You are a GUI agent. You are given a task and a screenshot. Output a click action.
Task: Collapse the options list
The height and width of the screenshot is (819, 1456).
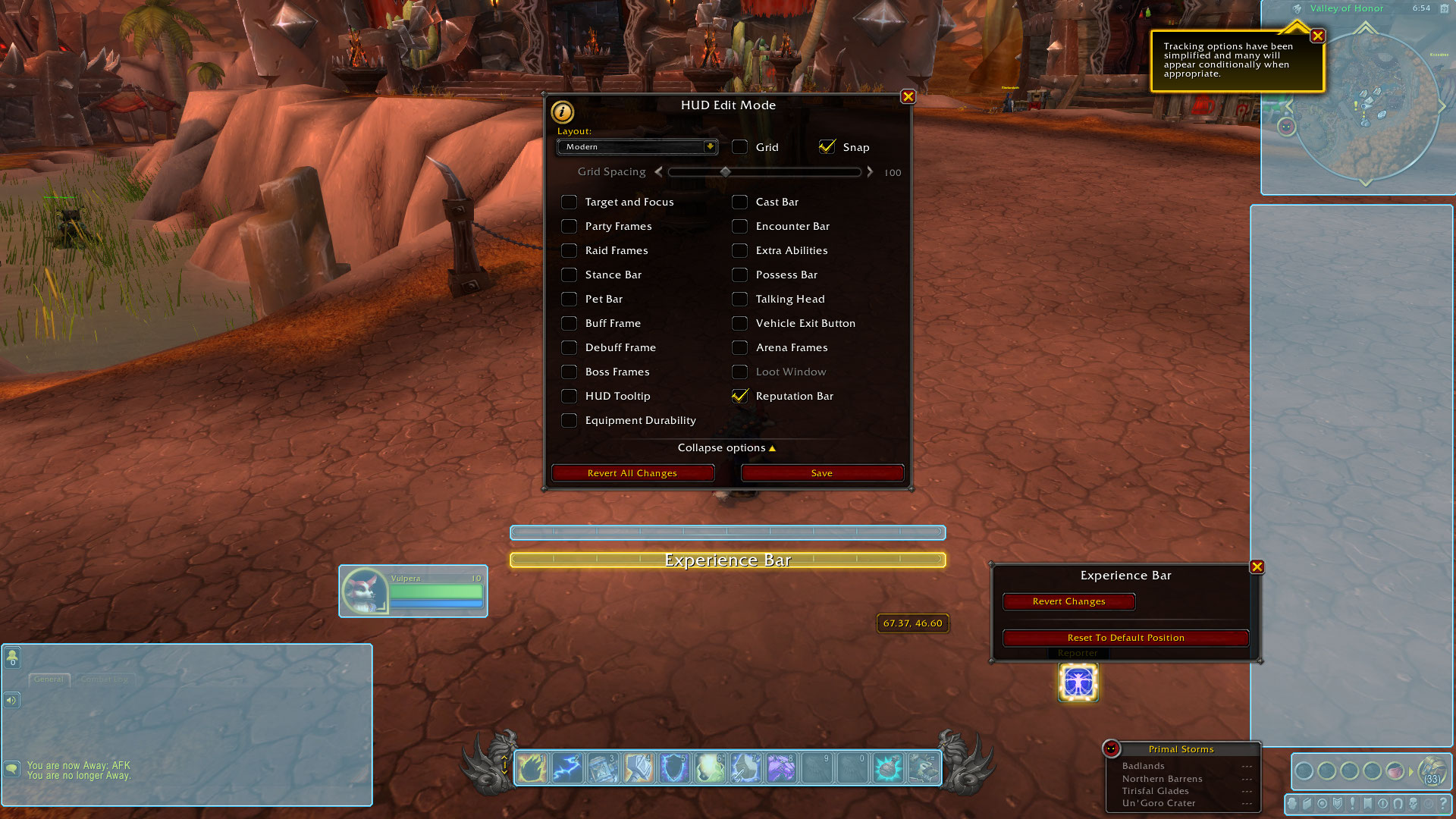click(x=726, y=448)
